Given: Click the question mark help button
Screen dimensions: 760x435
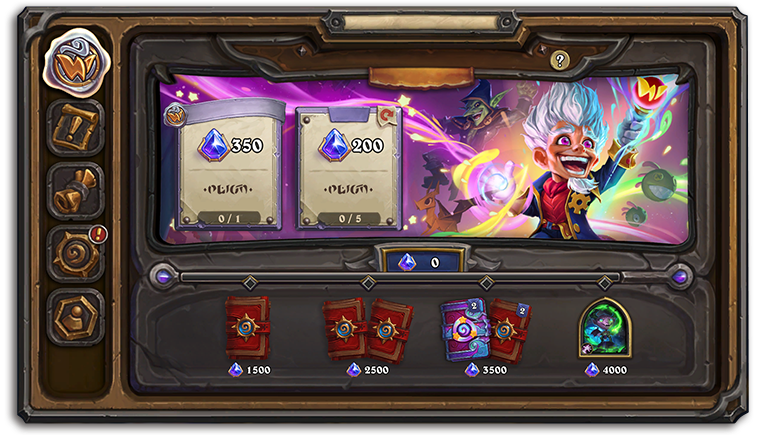Looking at the screenshot, I should pyautogui.click(x=560, y=61).
